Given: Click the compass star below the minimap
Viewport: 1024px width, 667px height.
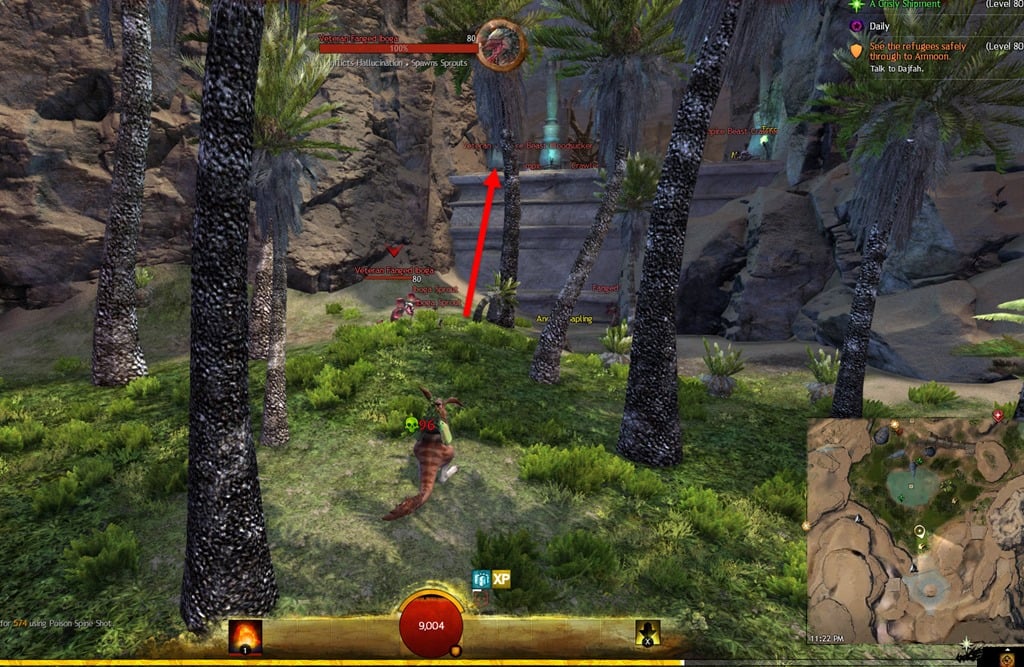Looking at the screenshot, I should click(967, 644).
